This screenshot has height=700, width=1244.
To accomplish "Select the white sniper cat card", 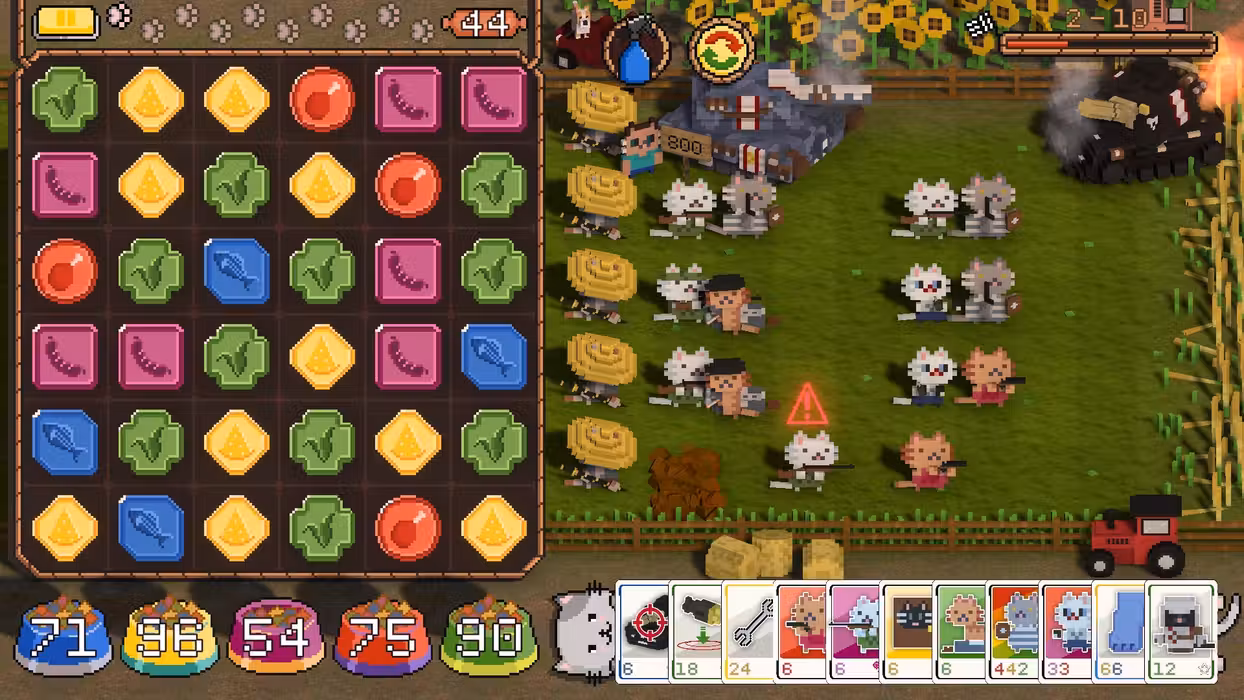I will (x=855, y=630).
